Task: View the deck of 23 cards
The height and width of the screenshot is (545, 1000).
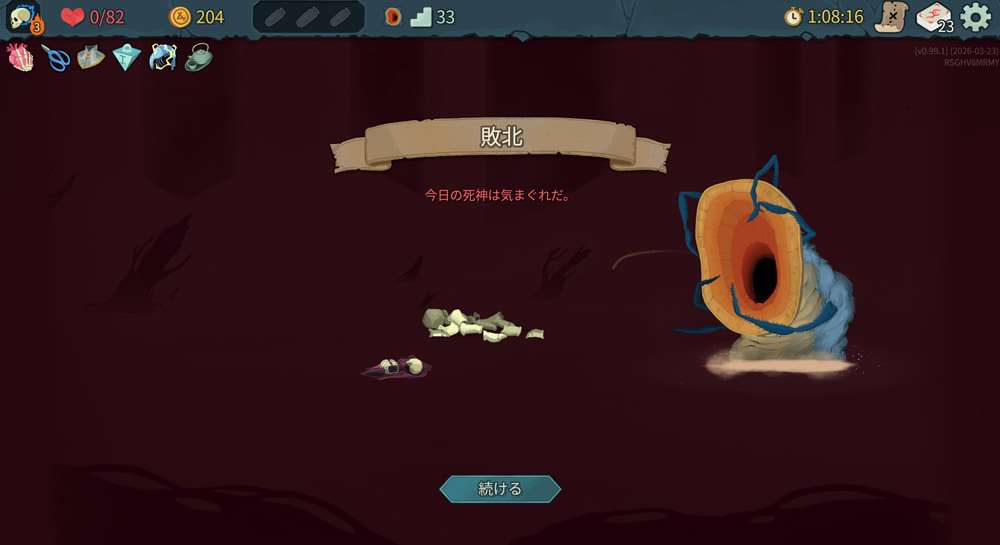Action: (934, 17)
